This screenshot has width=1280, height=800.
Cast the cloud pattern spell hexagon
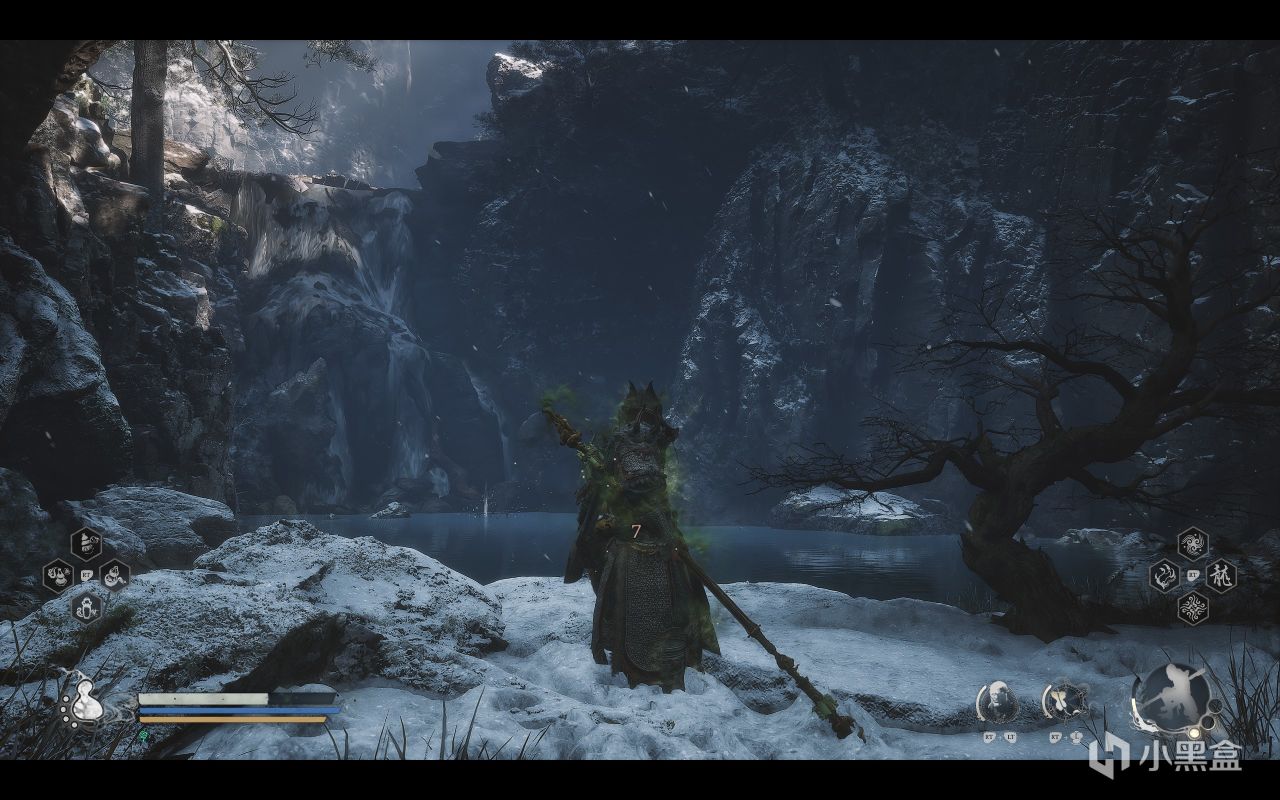1192,607
